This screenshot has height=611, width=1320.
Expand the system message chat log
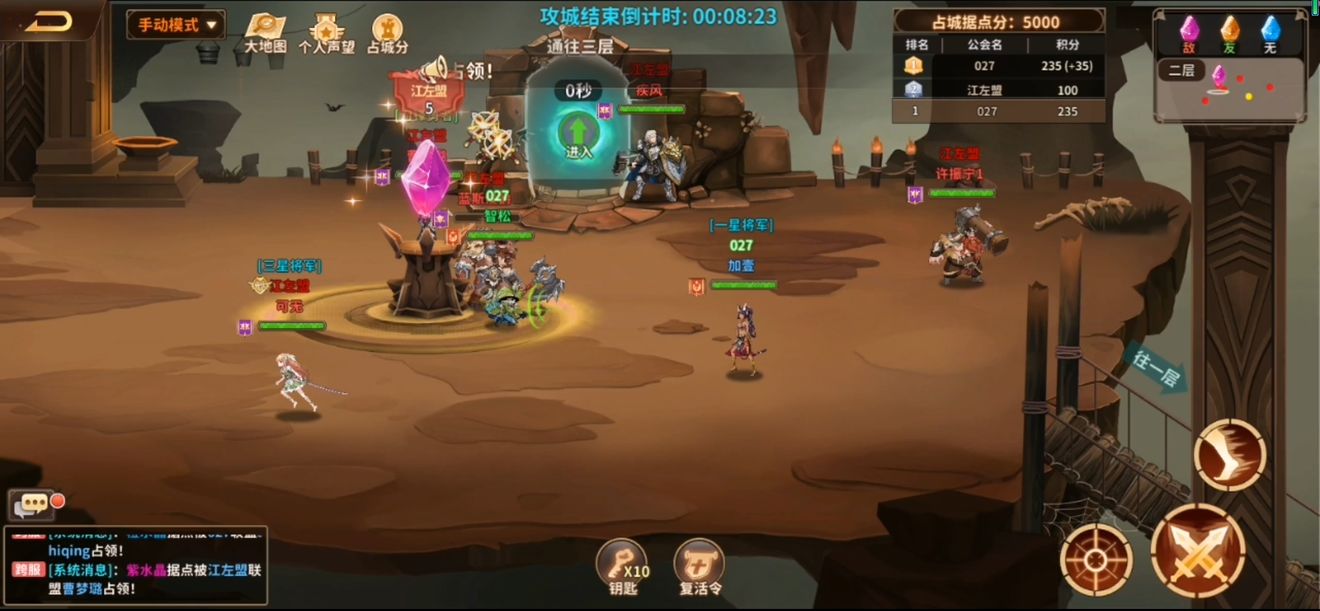pyautogui.click(x=136, y=566)
